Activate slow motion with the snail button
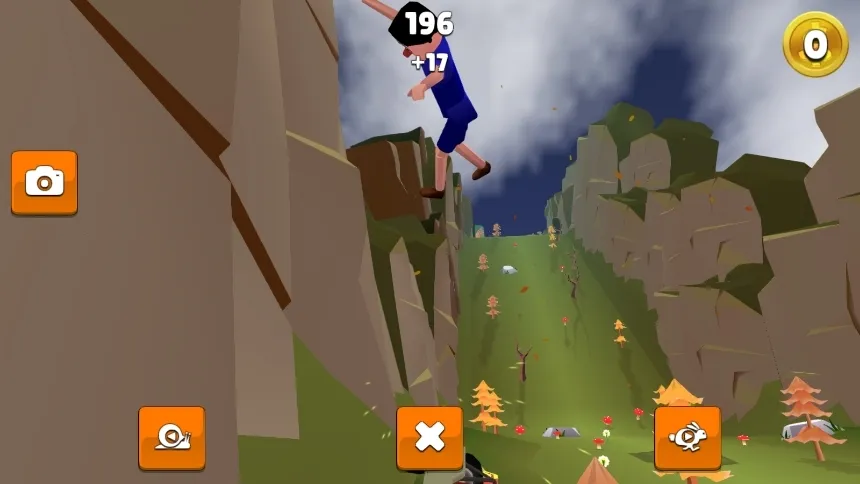The image size is (860, 484). pyautogui.click(x=172, y=437)
